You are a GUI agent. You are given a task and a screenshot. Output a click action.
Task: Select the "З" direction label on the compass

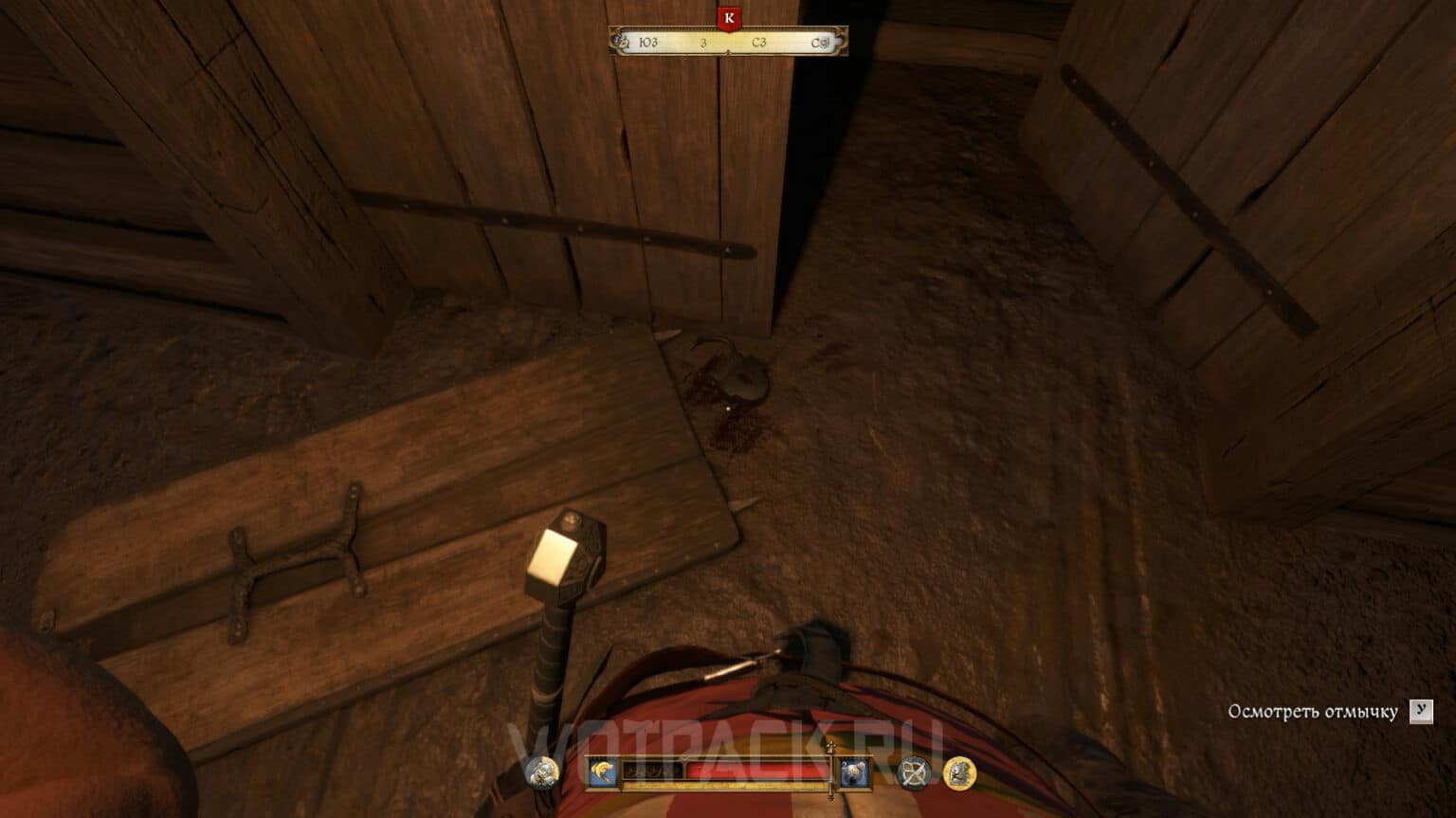[703, 42]
